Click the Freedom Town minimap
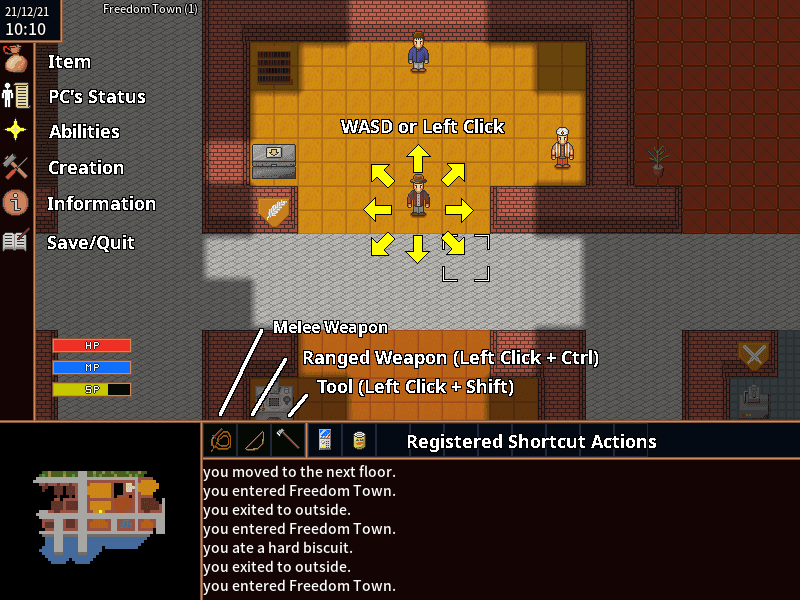Screen dimensions: 800x600 (100, 512)
